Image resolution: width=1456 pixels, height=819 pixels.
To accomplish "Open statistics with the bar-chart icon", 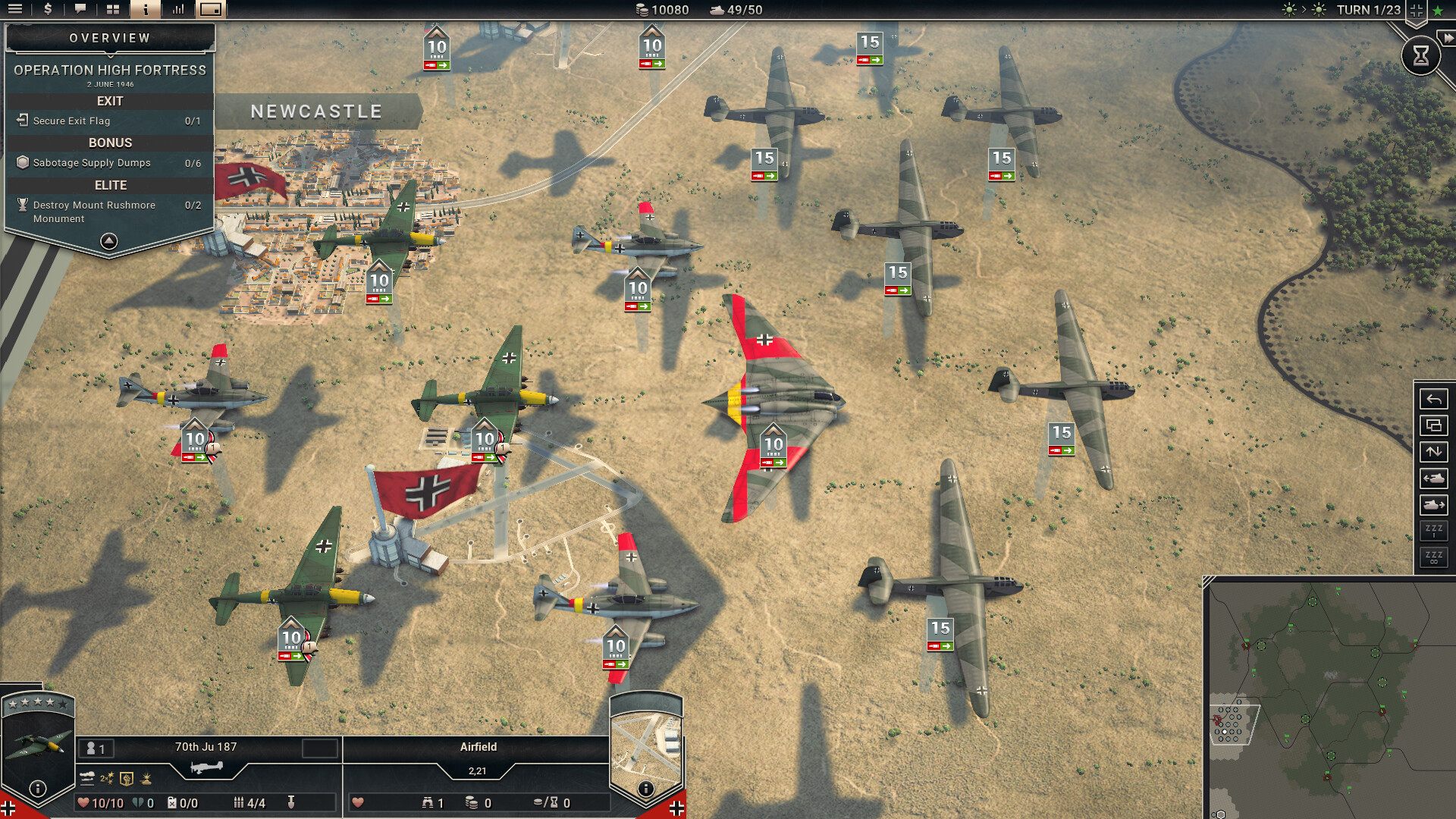I will point(177,10).
